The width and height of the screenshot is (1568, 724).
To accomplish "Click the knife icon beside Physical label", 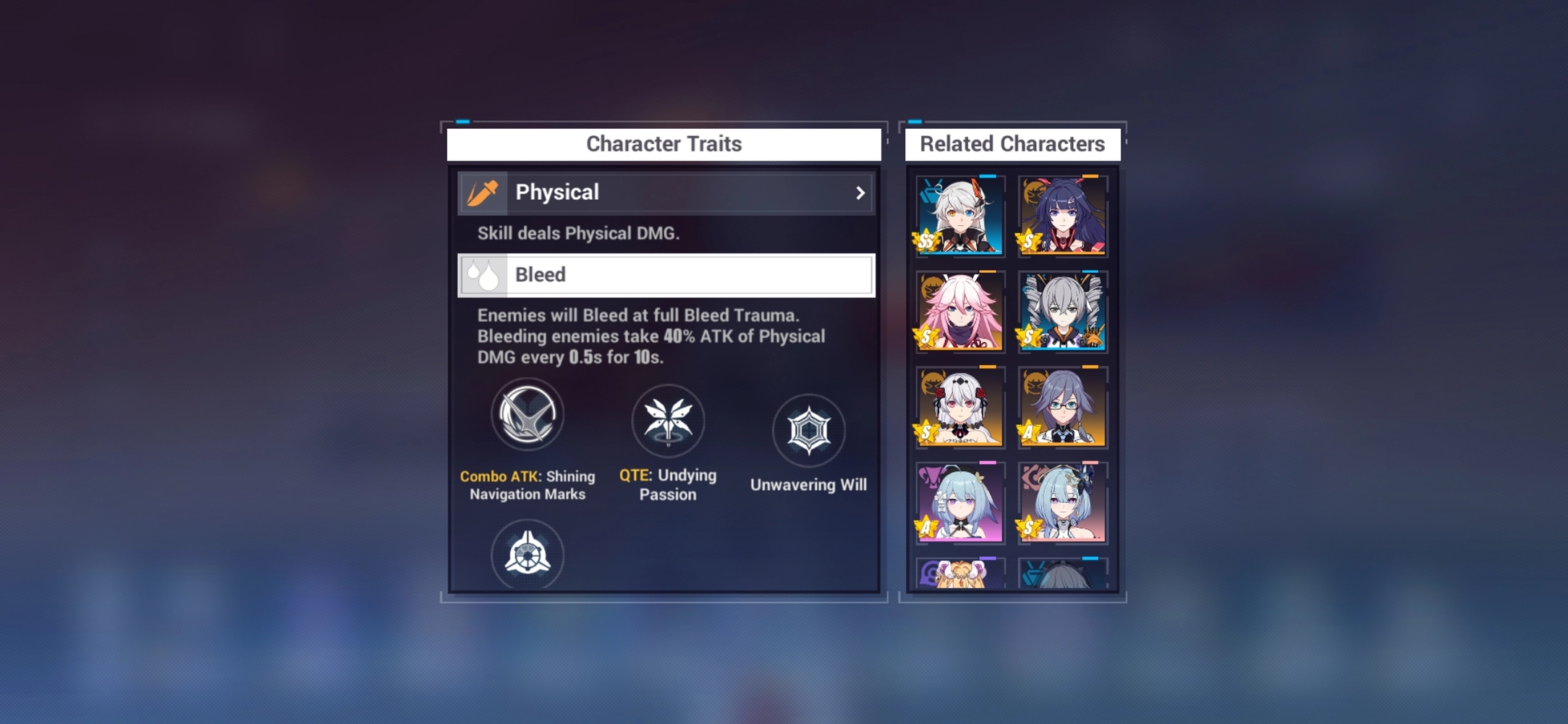I will (x=483, y=192).
